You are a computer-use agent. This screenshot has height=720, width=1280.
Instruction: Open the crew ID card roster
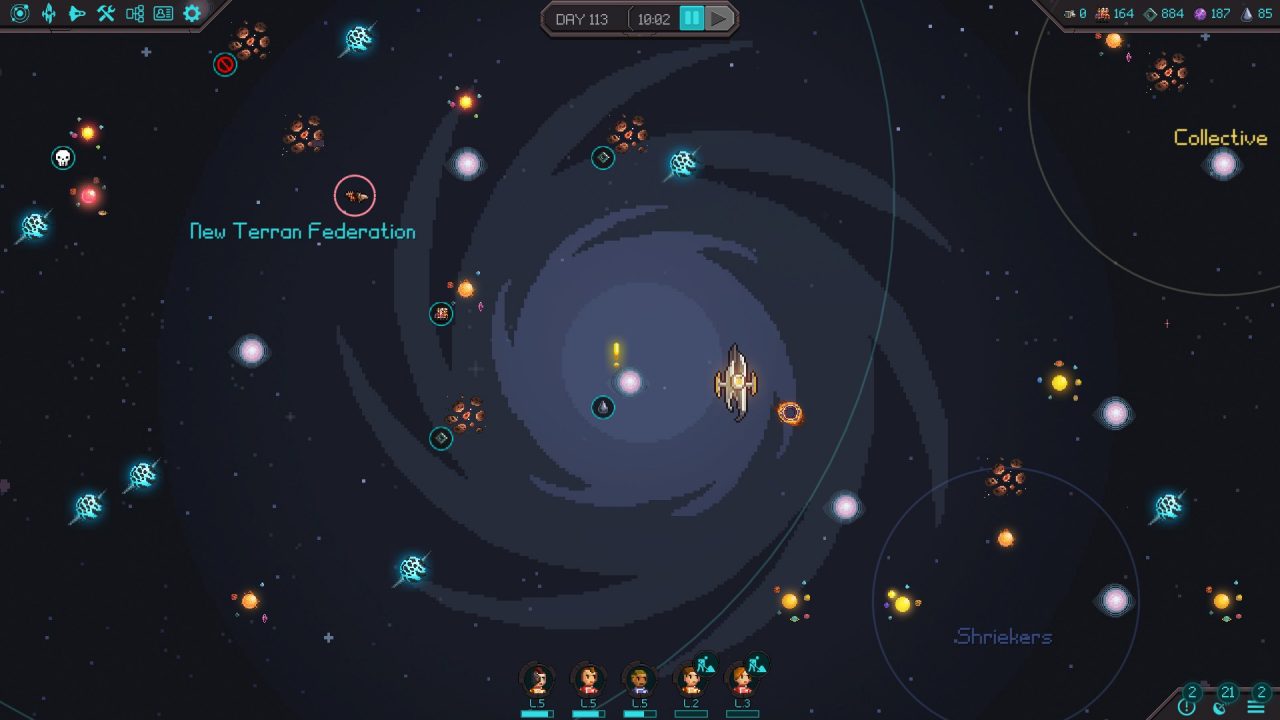(163, 13)
